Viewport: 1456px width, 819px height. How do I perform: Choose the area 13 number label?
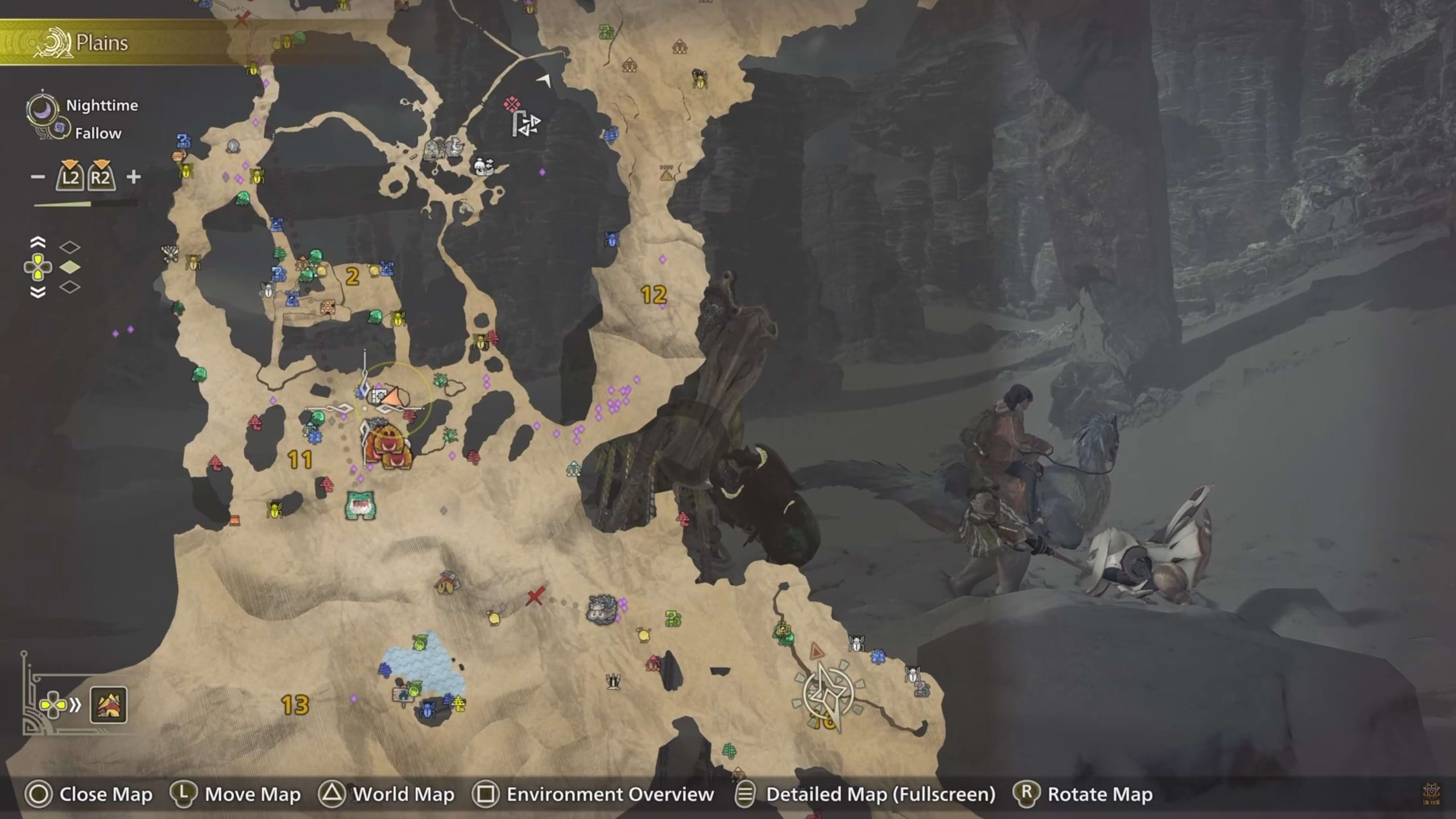pyautogui.click(x=295, y=705)
